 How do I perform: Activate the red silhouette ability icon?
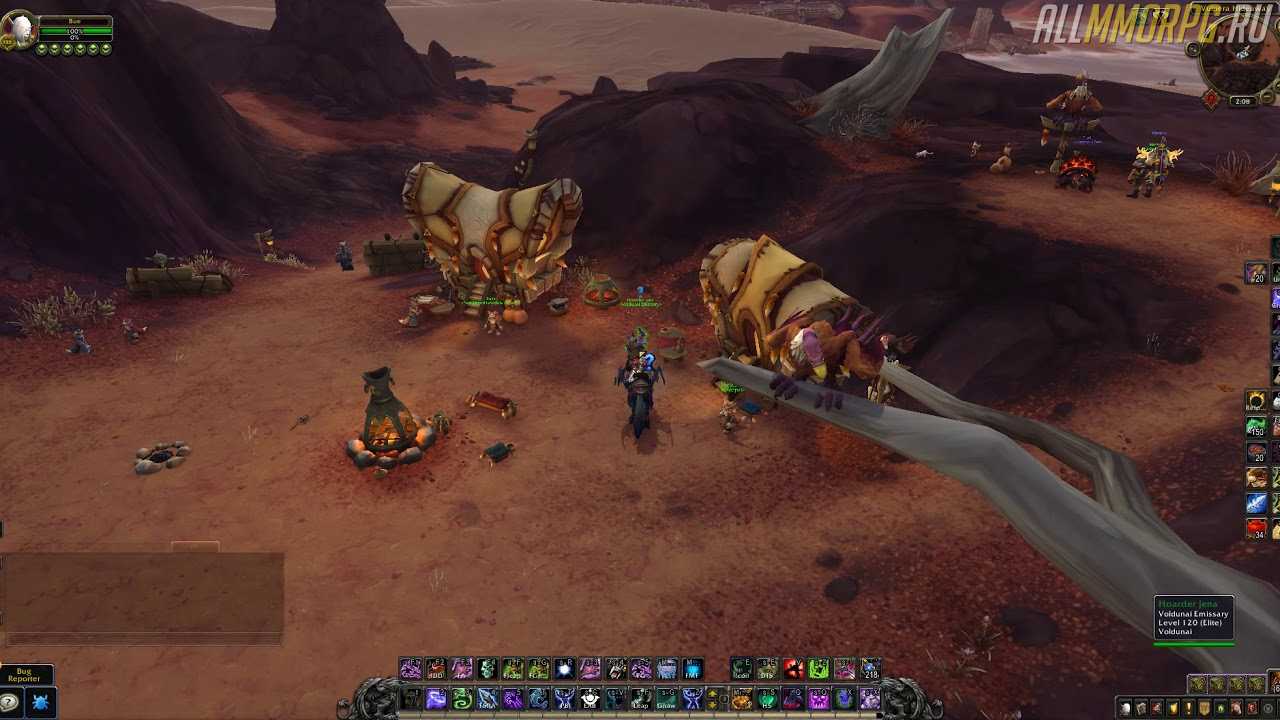coord(794,669)
